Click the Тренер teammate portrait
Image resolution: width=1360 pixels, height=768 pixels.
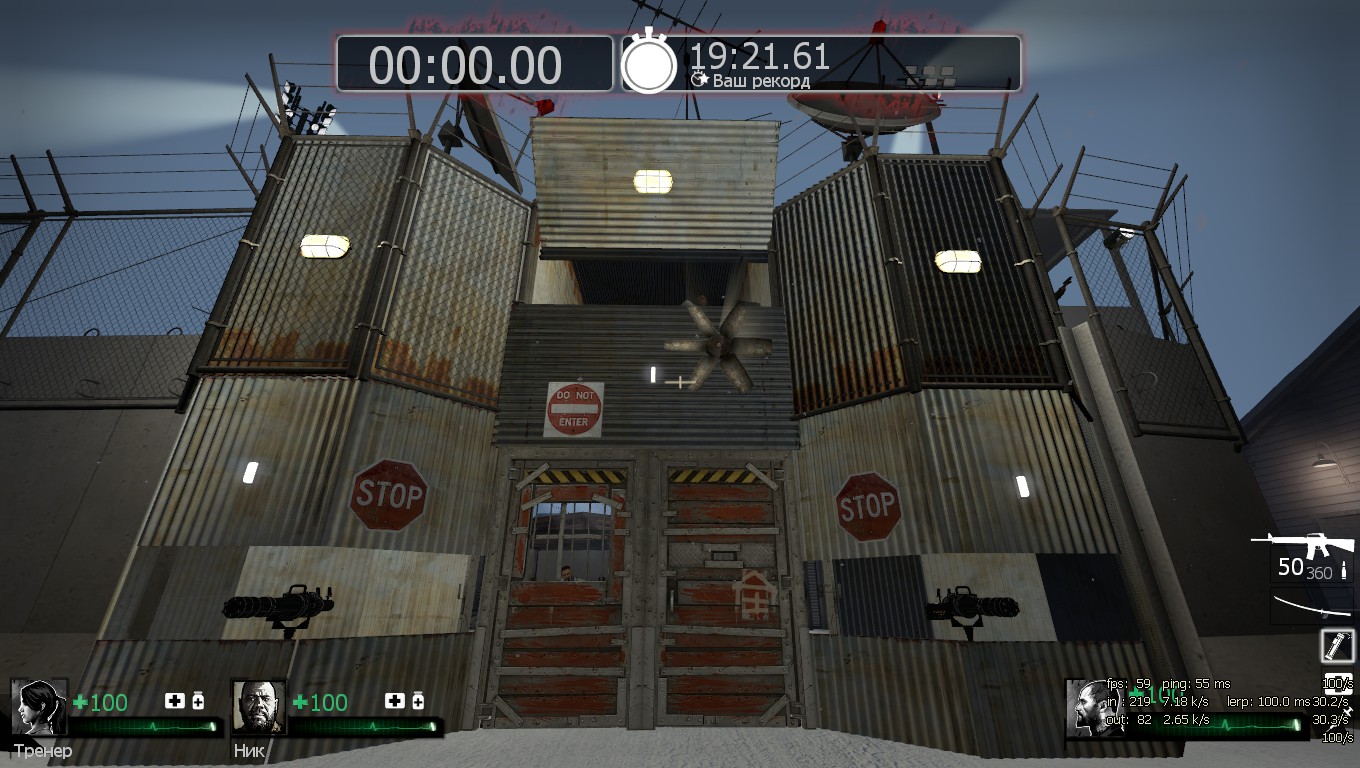[x=39, y=707]
